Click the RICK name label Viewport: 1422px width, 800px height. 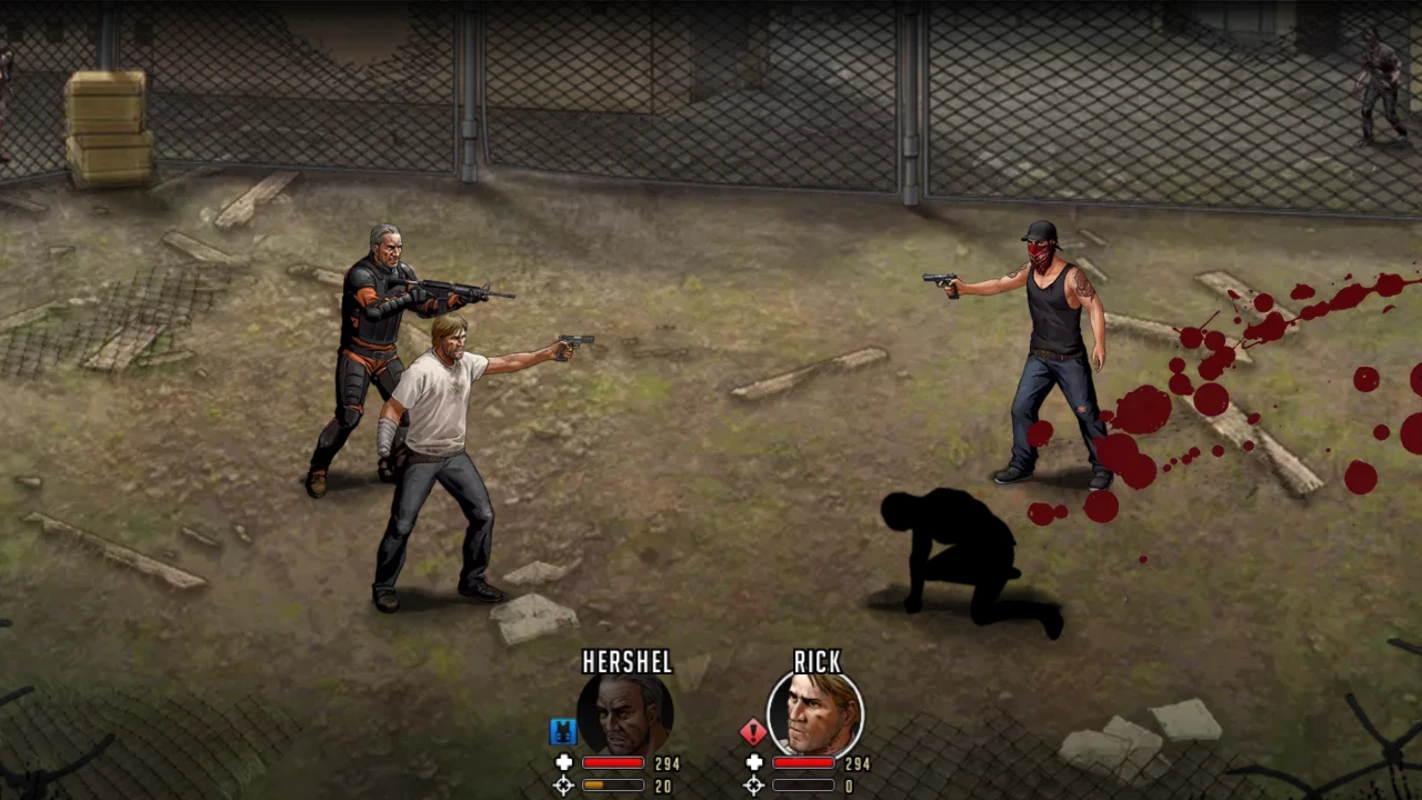(816, 660)
